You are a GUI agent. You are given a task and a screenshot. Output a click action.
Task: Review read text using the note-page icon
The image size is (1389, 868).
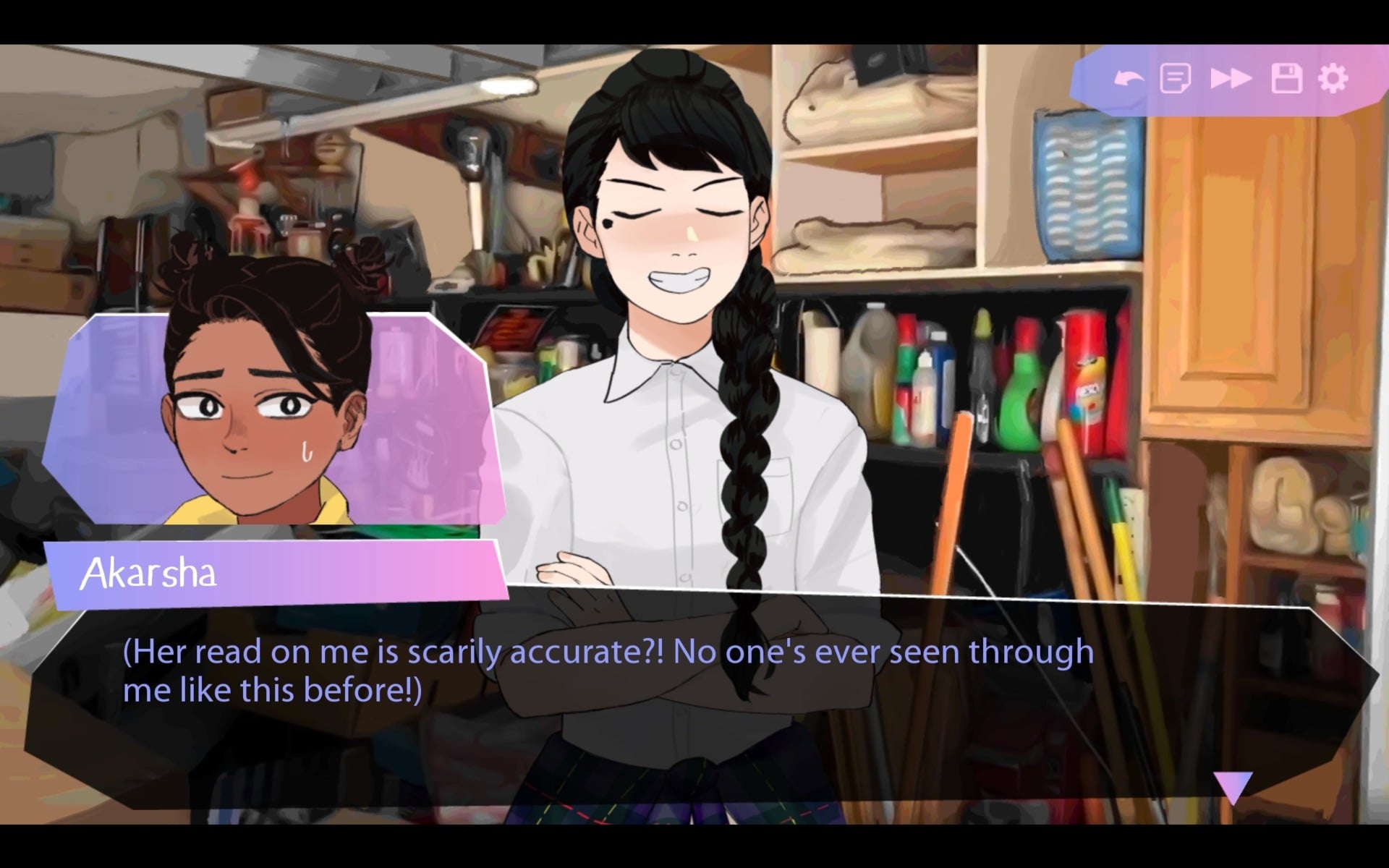pyautogui.click(x=1176, y=78)
